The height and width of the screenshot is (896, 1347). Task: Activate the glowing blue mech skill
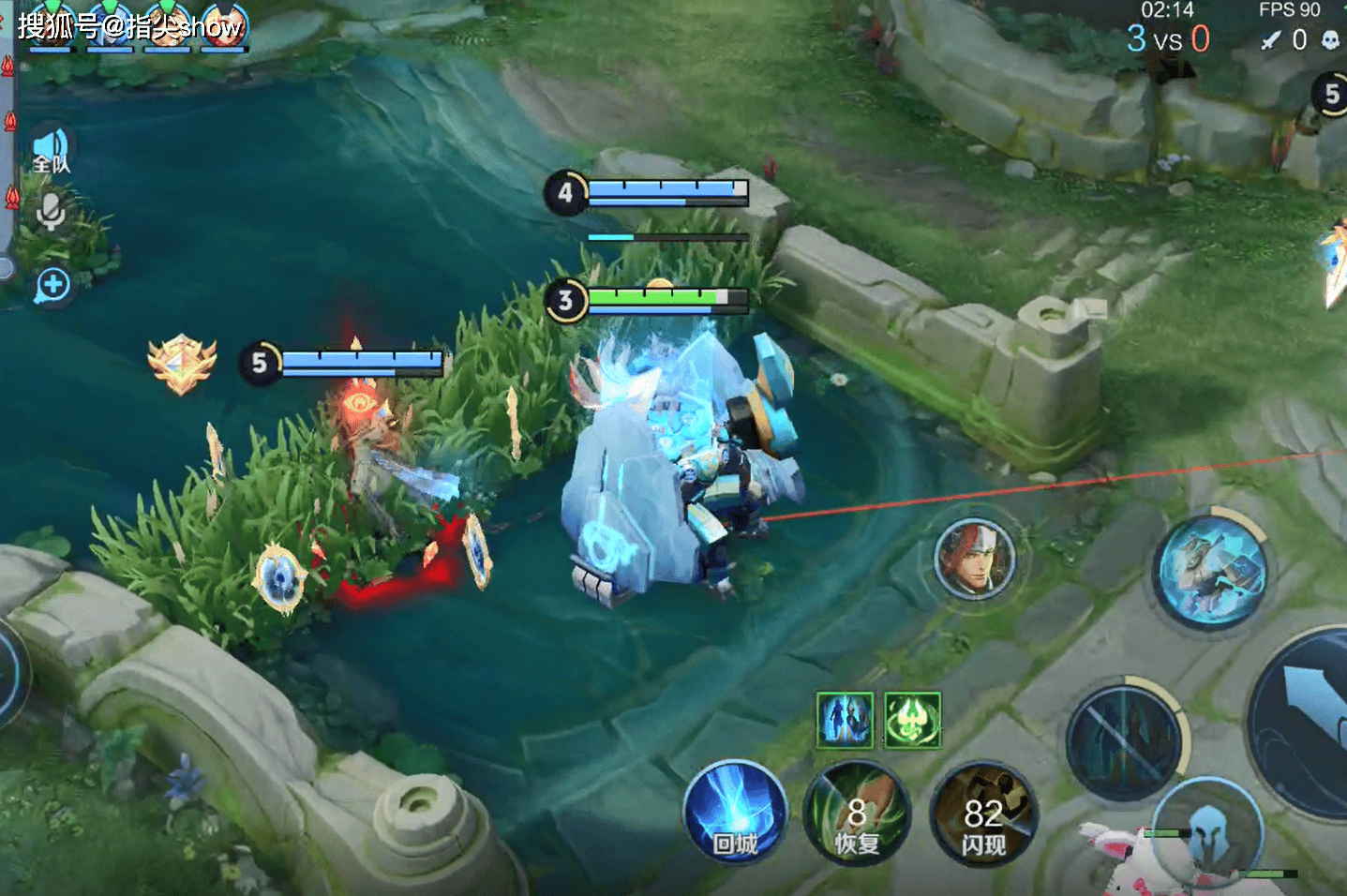click(x=1212, y=569)
